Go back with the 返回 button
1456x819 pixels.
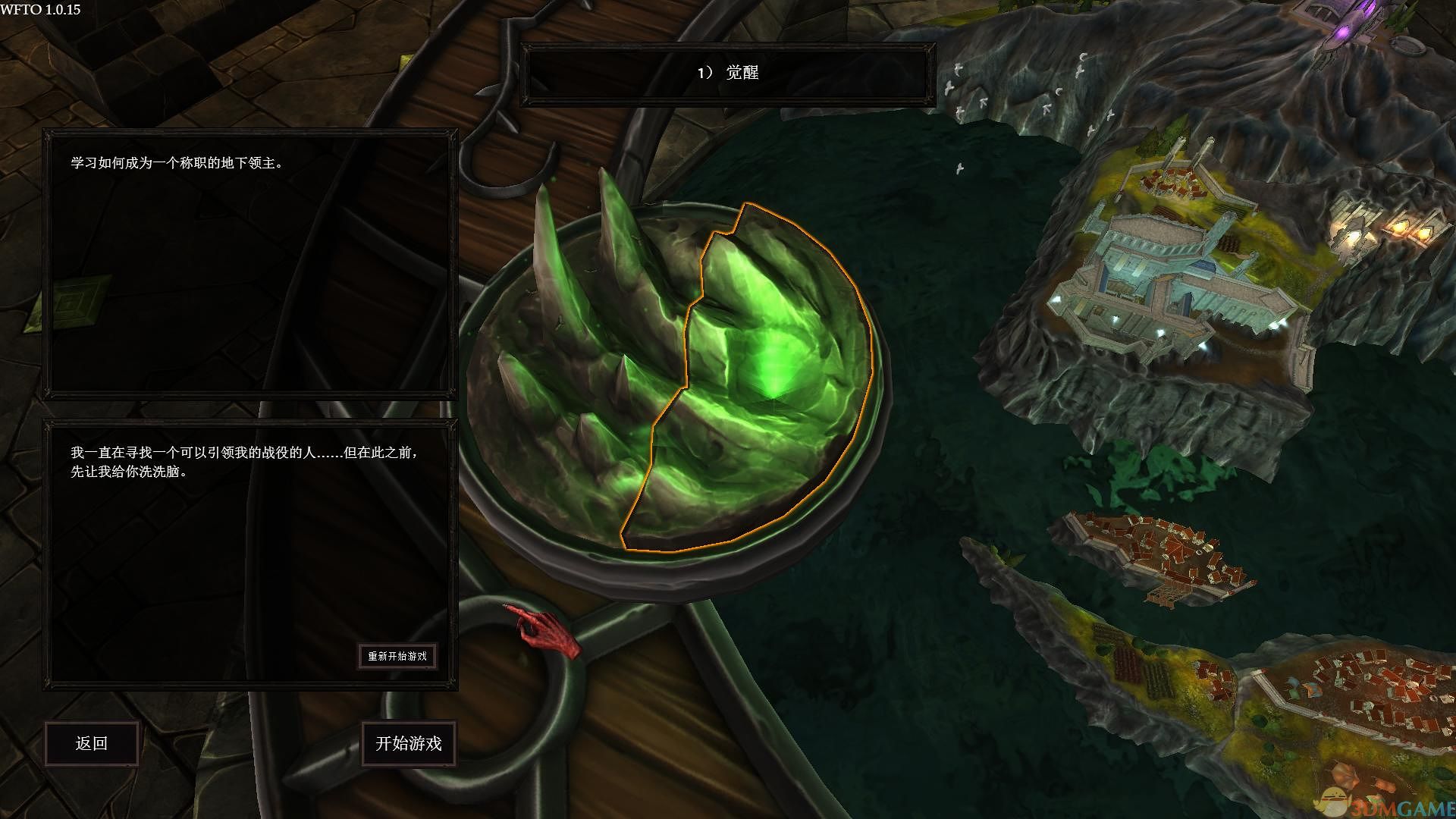92,743
